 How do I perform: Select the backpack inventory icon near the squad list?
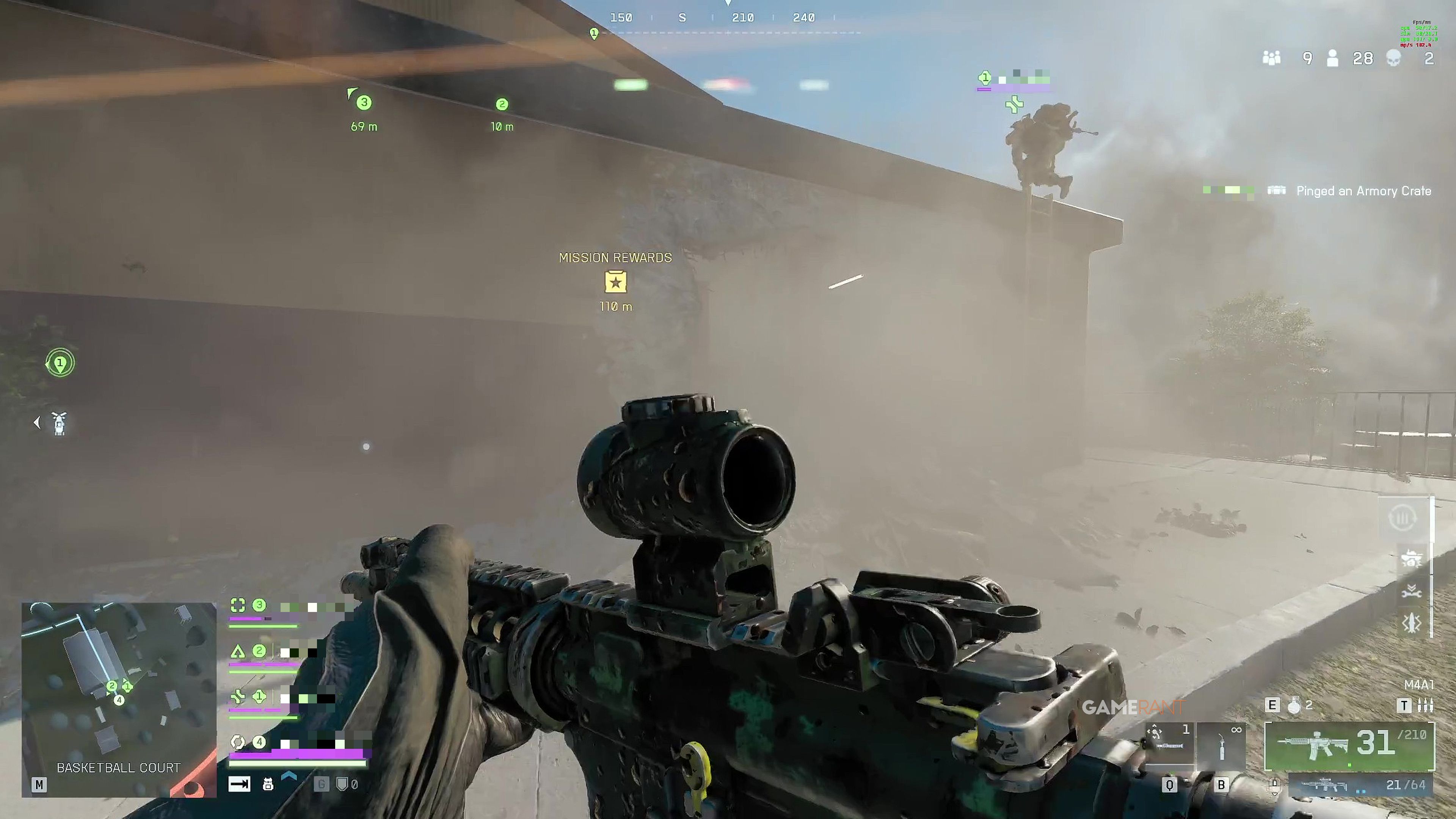pyautogui.click(x=268, y=784)
